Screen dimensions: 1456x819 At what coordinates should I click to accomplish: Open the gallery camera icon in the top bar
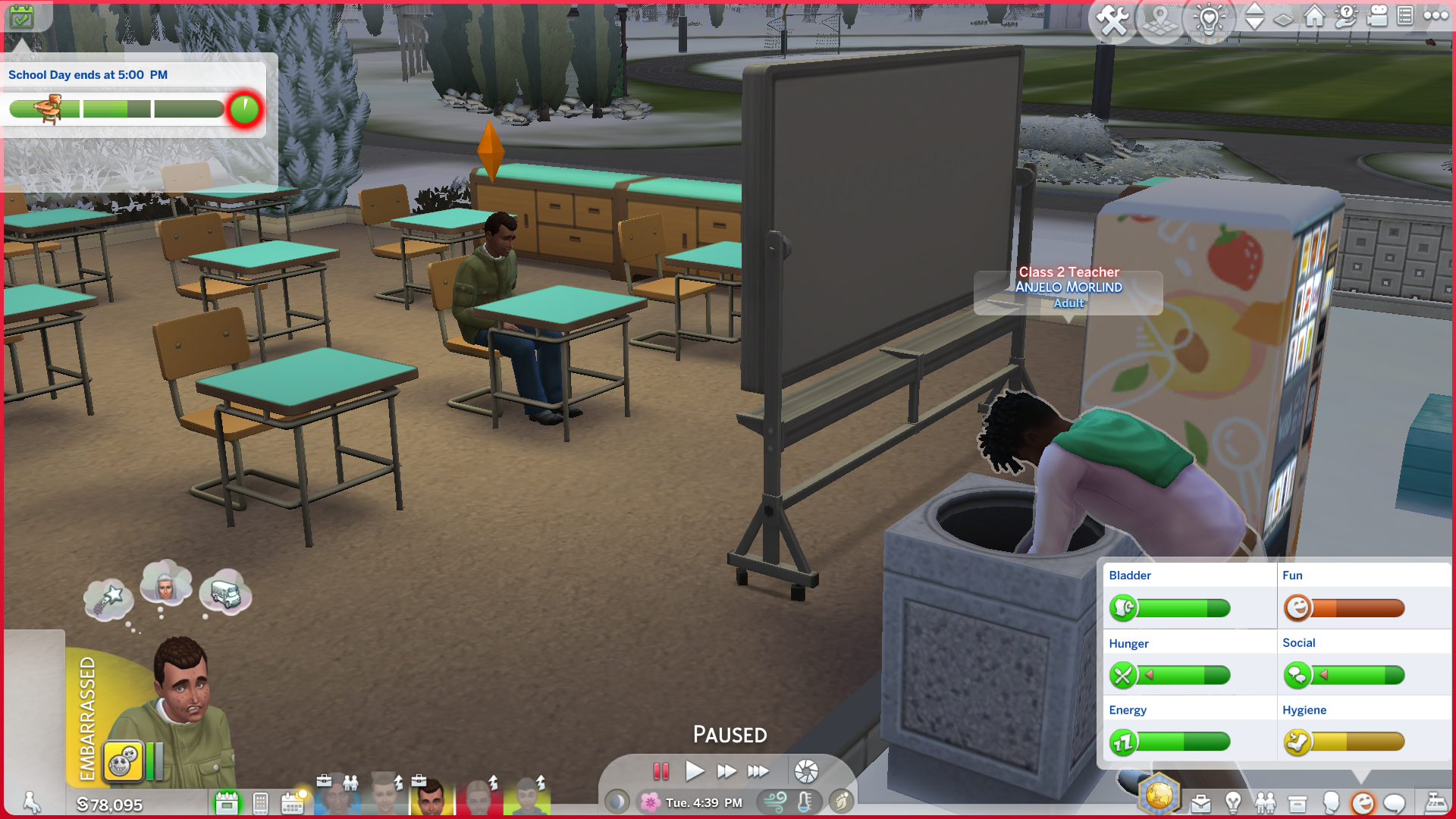[x=1377, y=16]
